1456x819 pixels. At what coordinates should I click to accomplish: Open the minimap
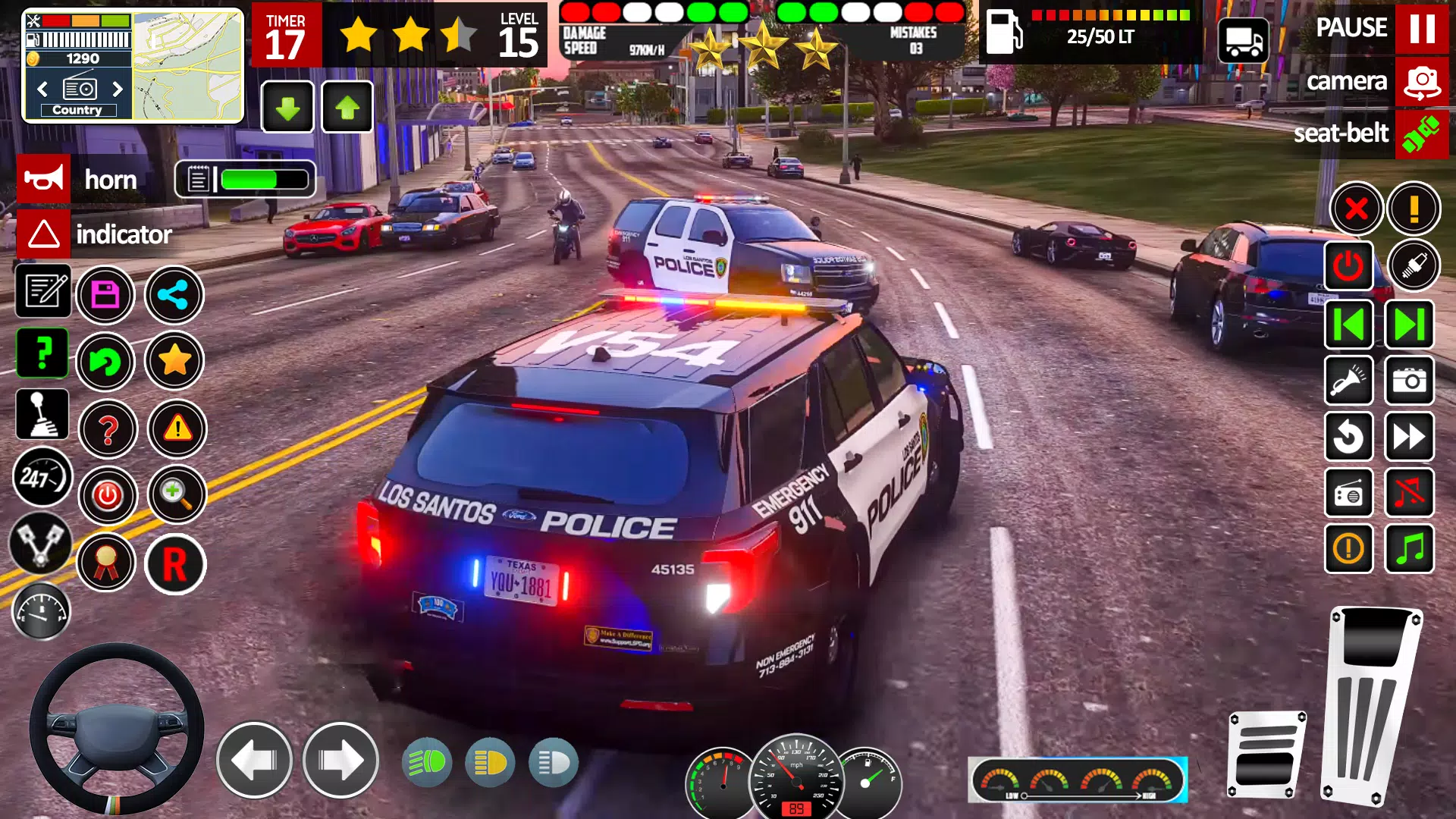[x=187, y=66]
